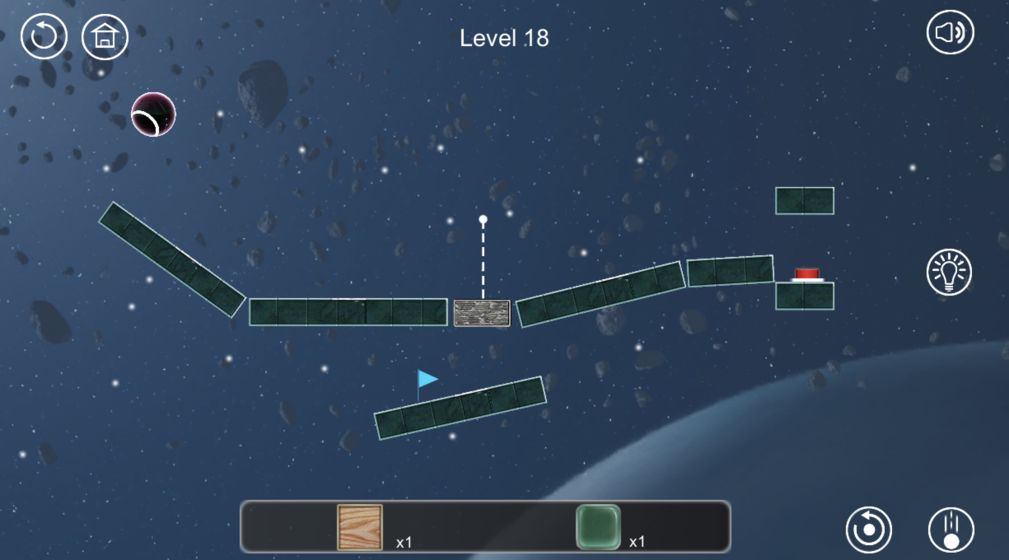Toggle the sound speaker button
The image size is (1009, 560).
(949, 34)
